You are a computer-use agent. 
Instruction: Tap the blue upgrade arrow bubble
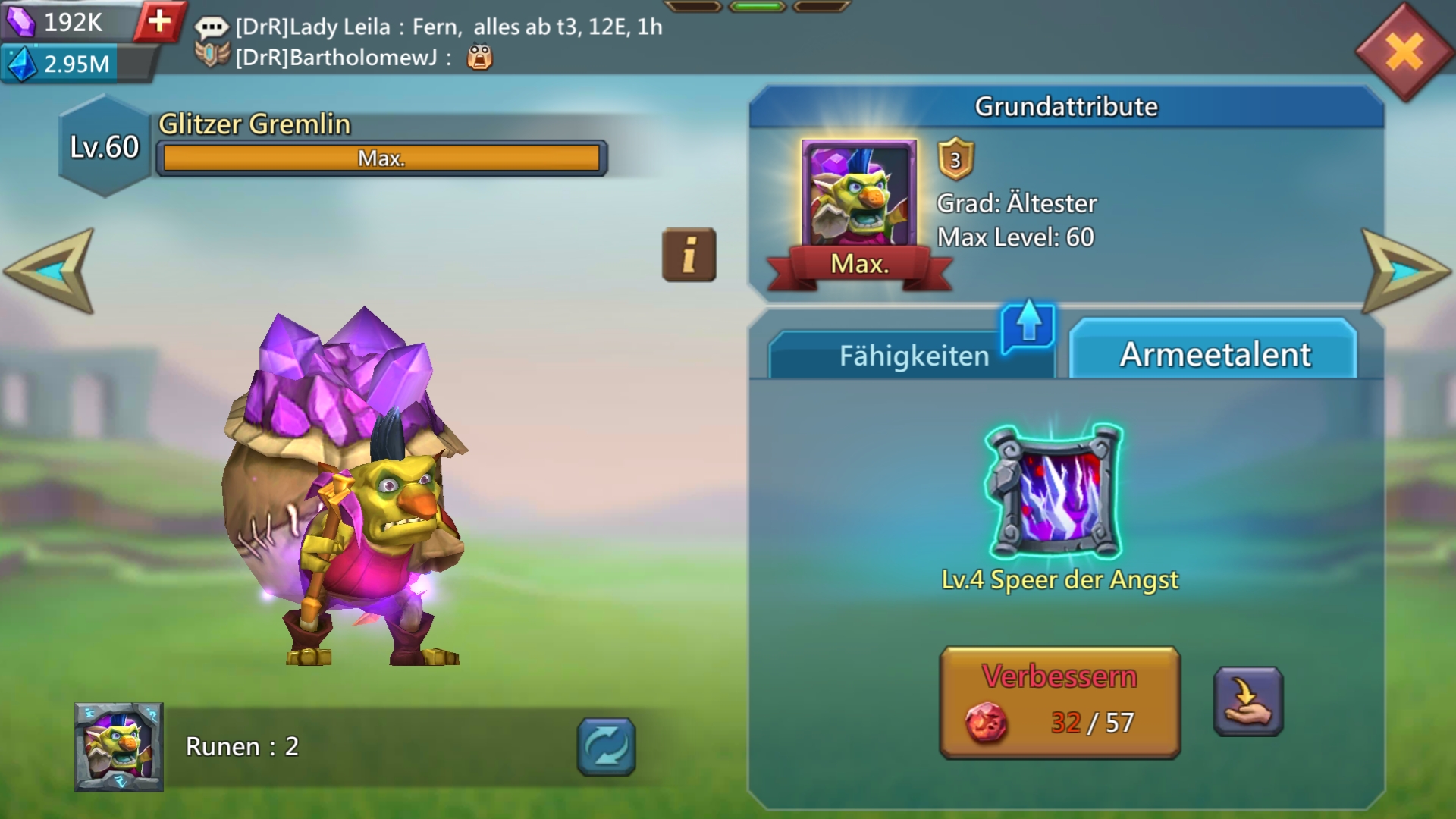(x=1028, y=325)
